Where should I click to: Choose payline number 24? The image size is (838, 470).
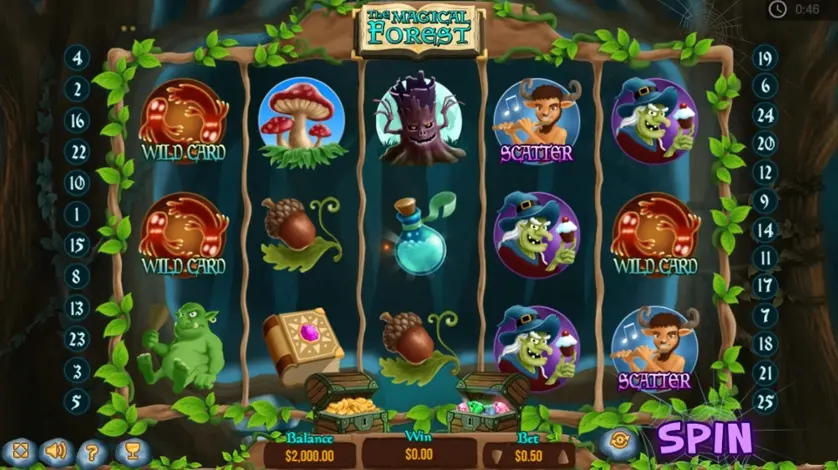coord(765,115)
